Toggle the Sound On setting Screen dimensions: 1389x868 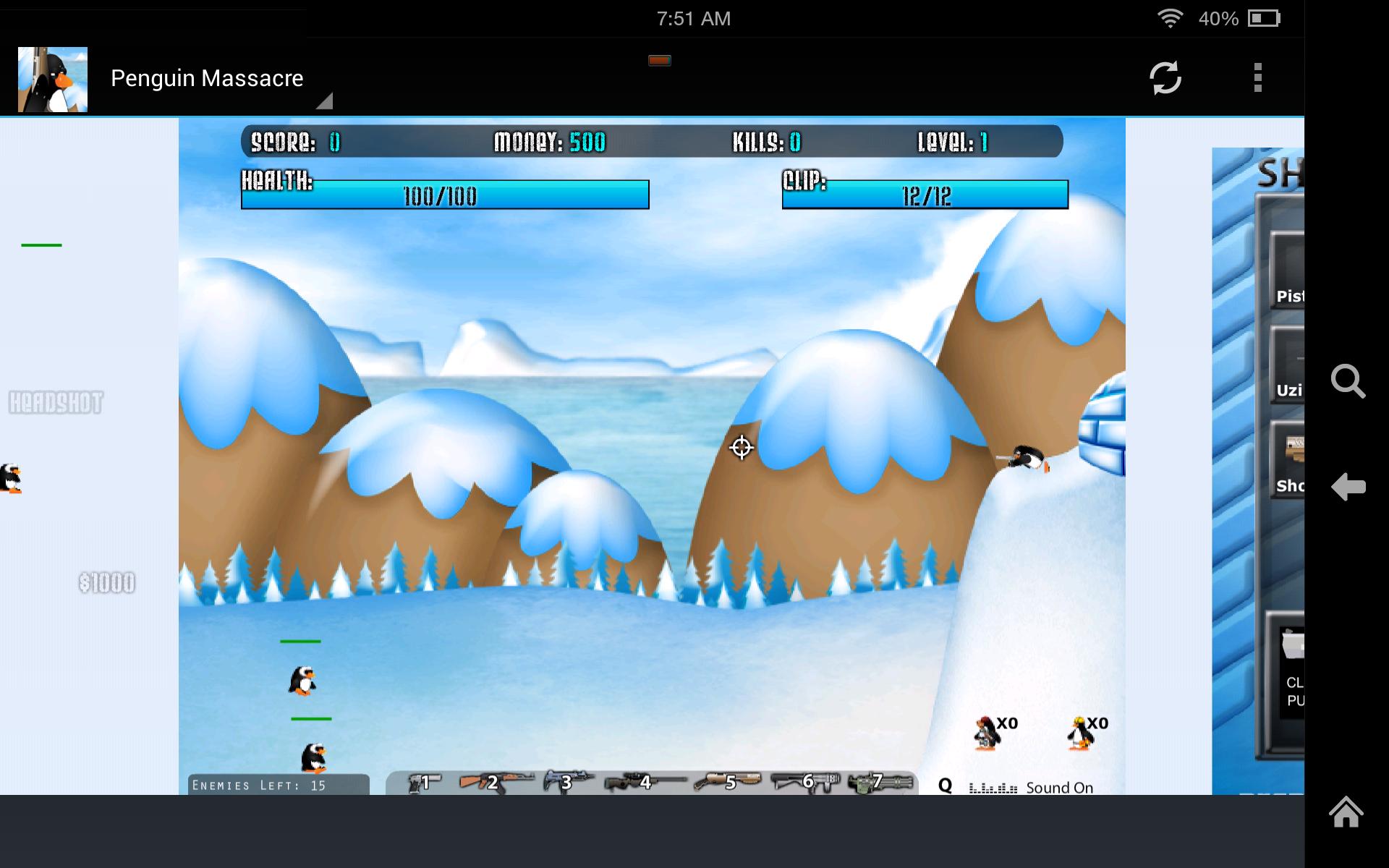click(1060, 787)
